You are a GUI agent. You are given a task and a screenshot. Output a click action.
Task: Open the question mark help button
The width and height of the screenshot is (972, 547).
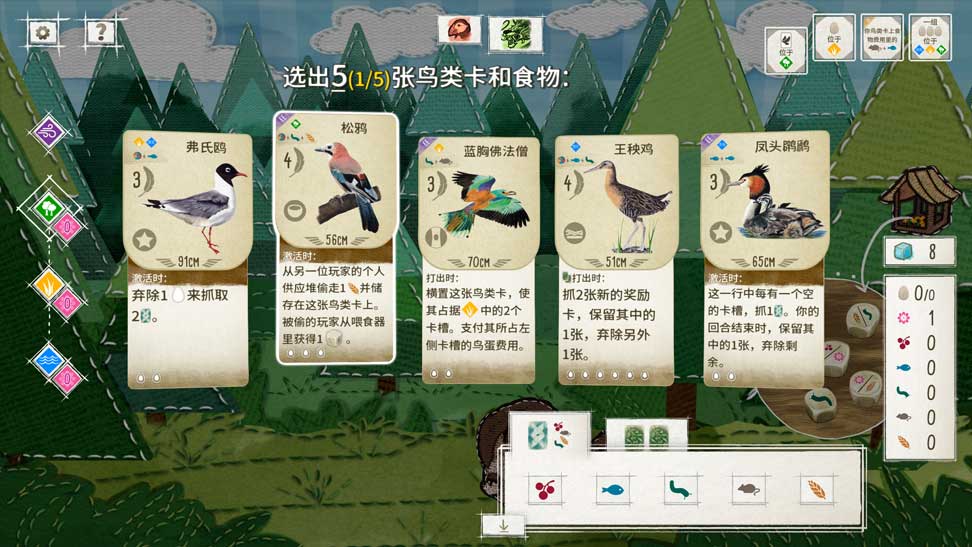pyautogui.click(x=98, y=32)
